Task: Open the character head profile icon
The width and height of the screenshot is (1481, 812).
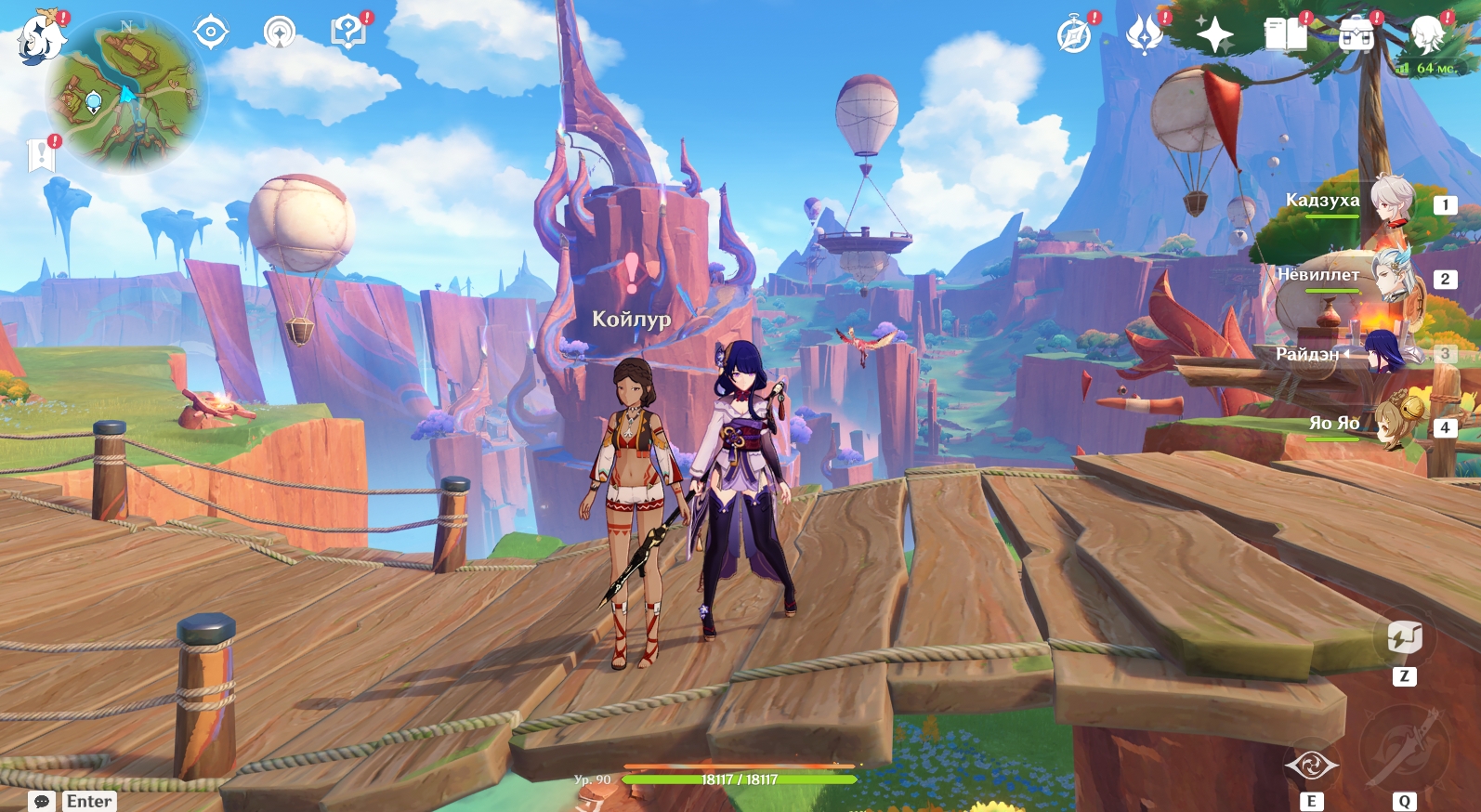Action: (x=1426, y=35)
